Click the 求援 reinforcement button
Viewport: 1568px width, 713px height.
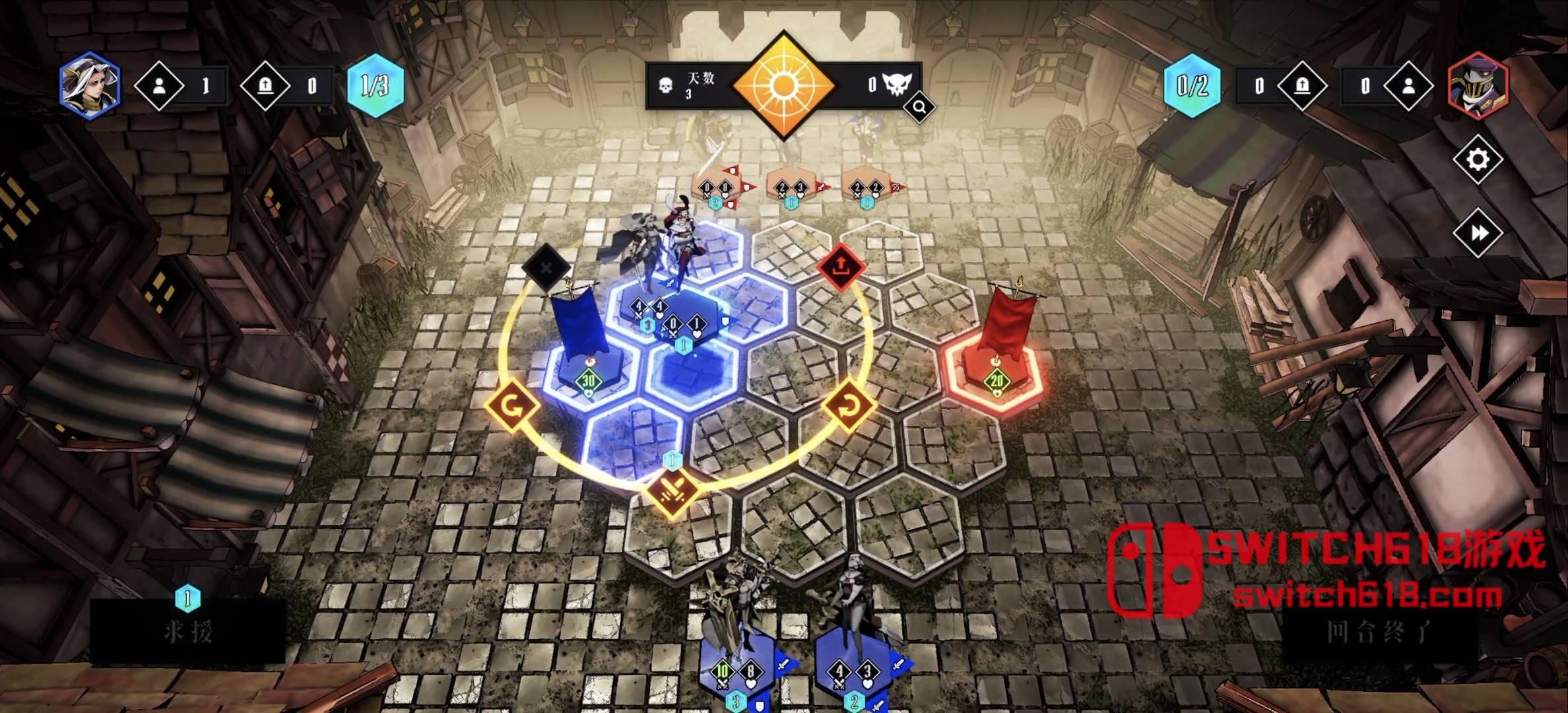[x=188, y=632]
